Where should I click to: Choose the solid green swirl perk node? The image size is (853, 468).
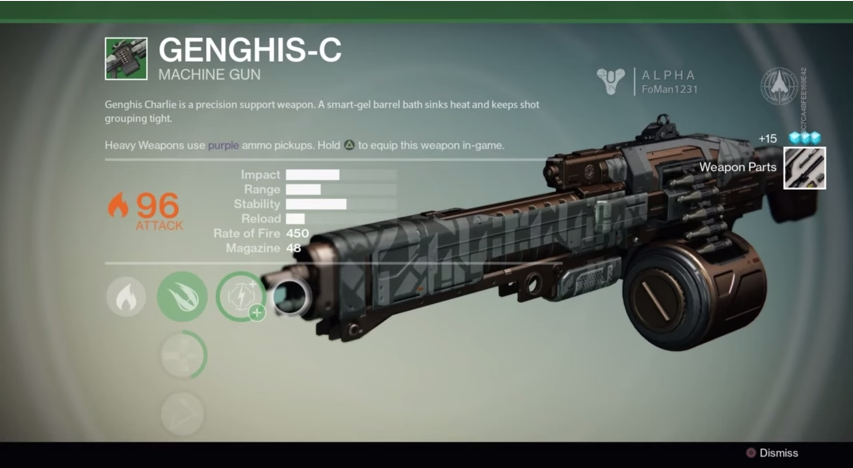(182, 297)
